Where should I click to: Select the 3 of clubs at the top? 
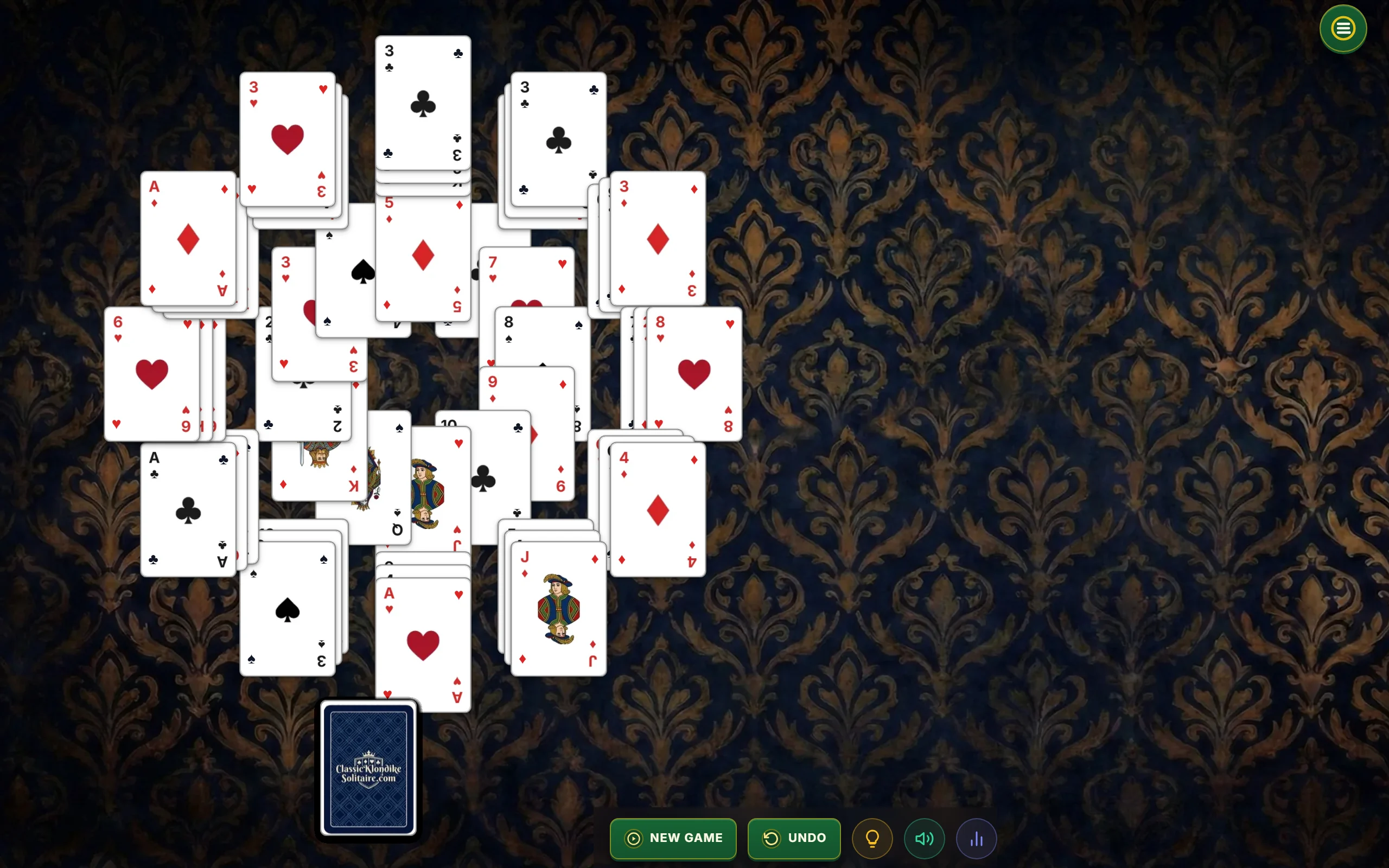pyautogui.click(x=423, y=103)
